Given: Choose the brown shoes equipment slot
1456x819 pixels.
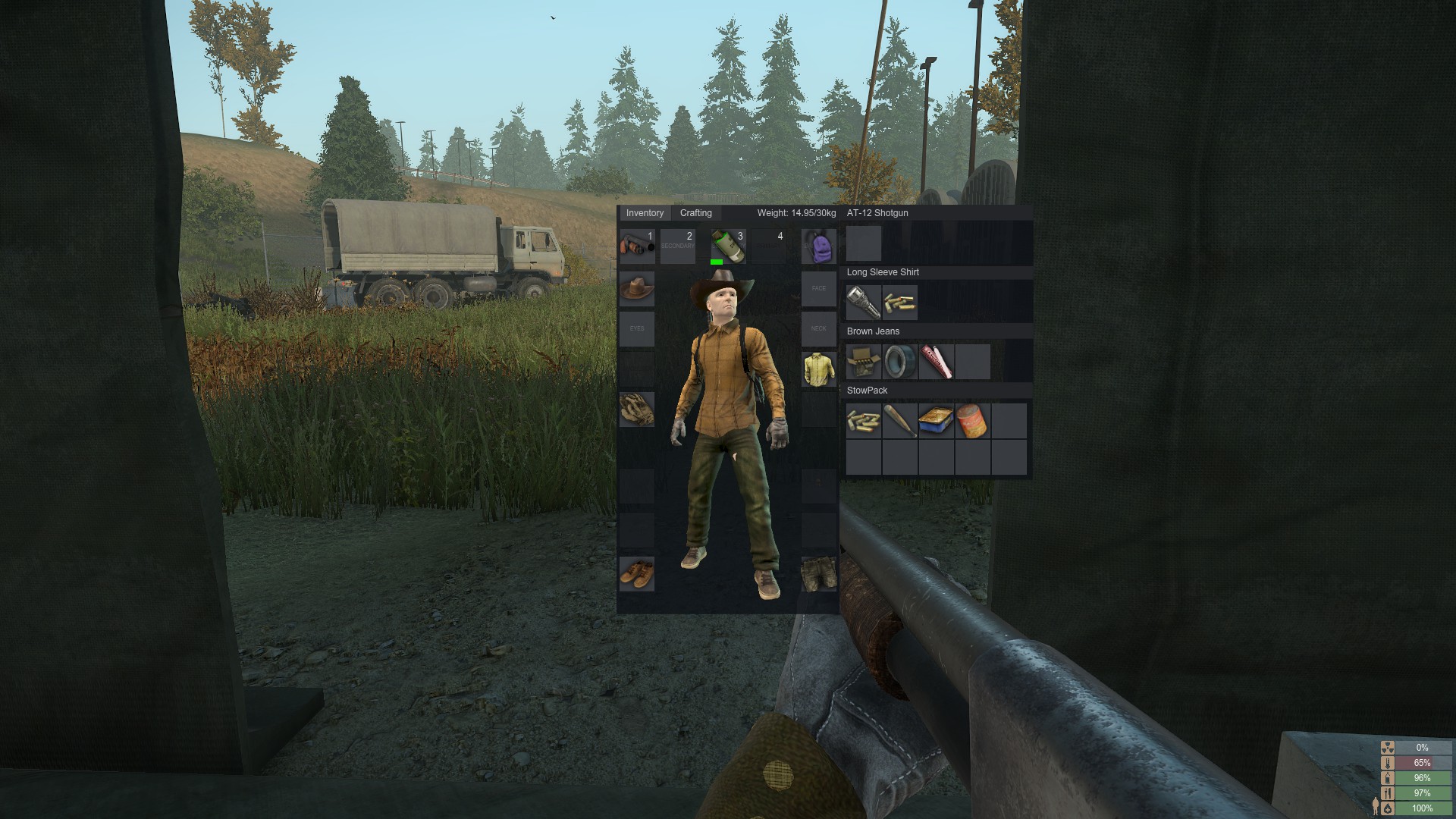Looking at the screenshot, I should 637,573.
